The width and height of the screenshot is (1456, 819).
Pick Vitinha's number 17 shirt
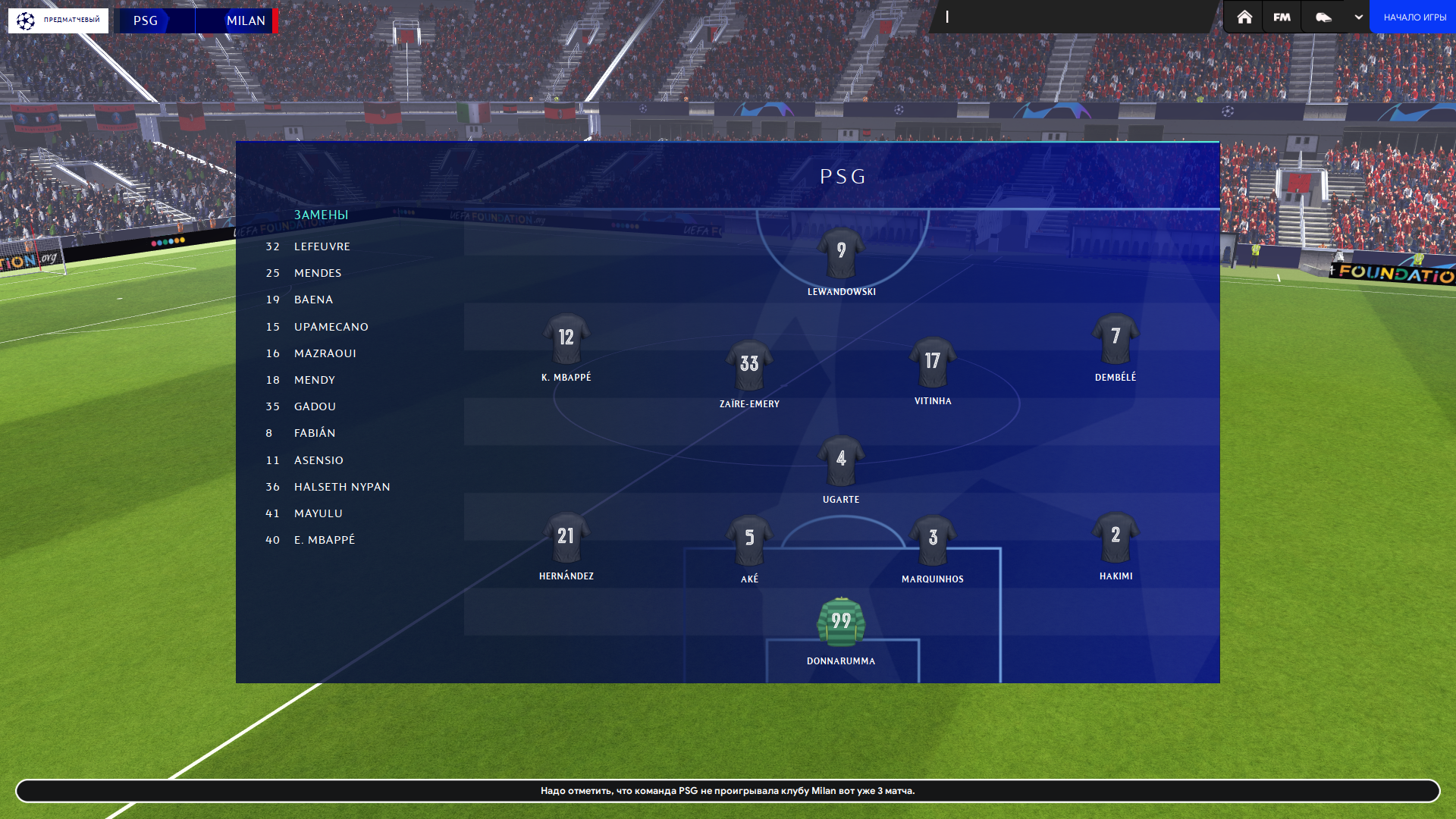coord(933,362)
